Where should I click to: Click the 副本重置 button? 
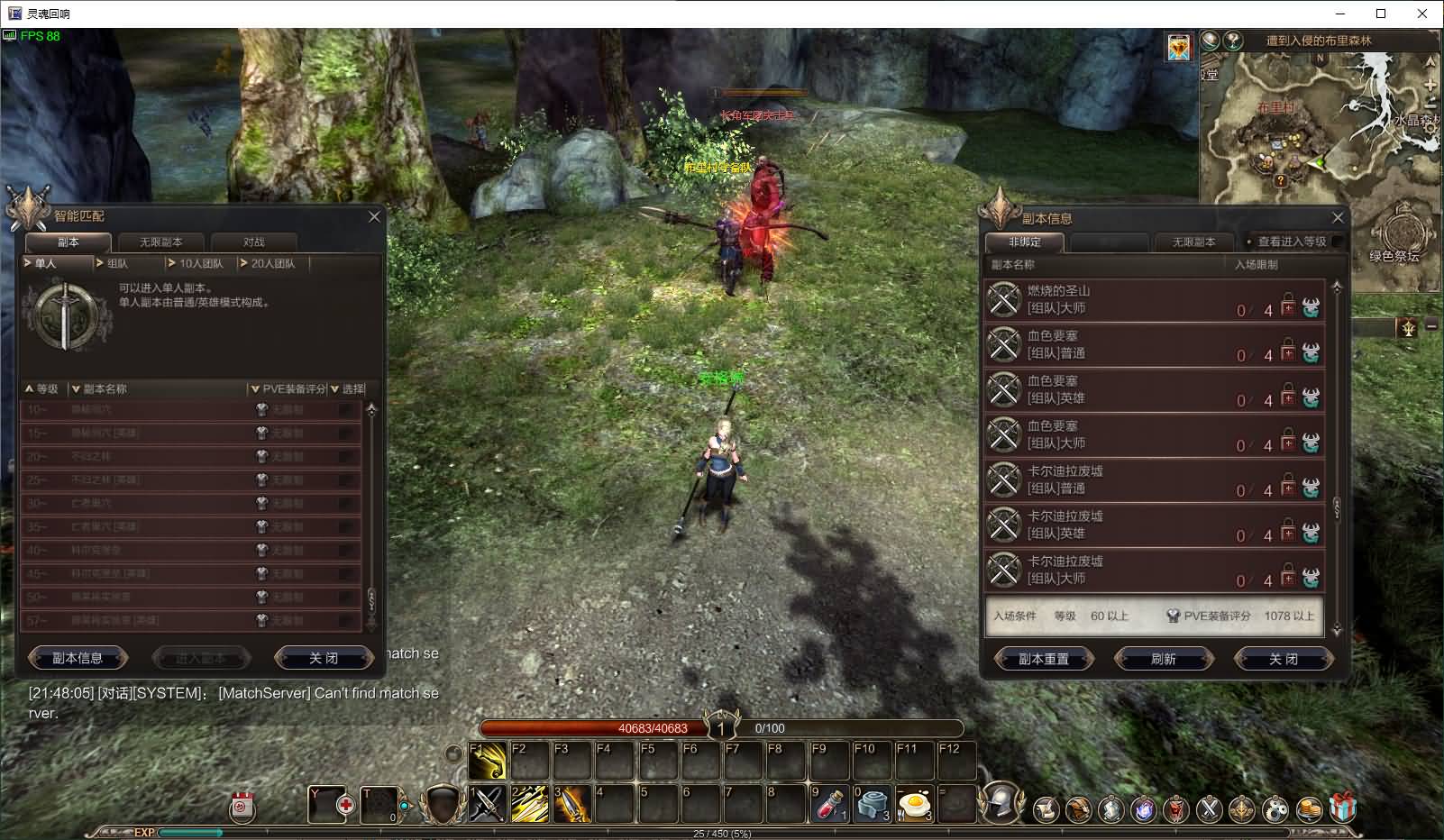1044,659
